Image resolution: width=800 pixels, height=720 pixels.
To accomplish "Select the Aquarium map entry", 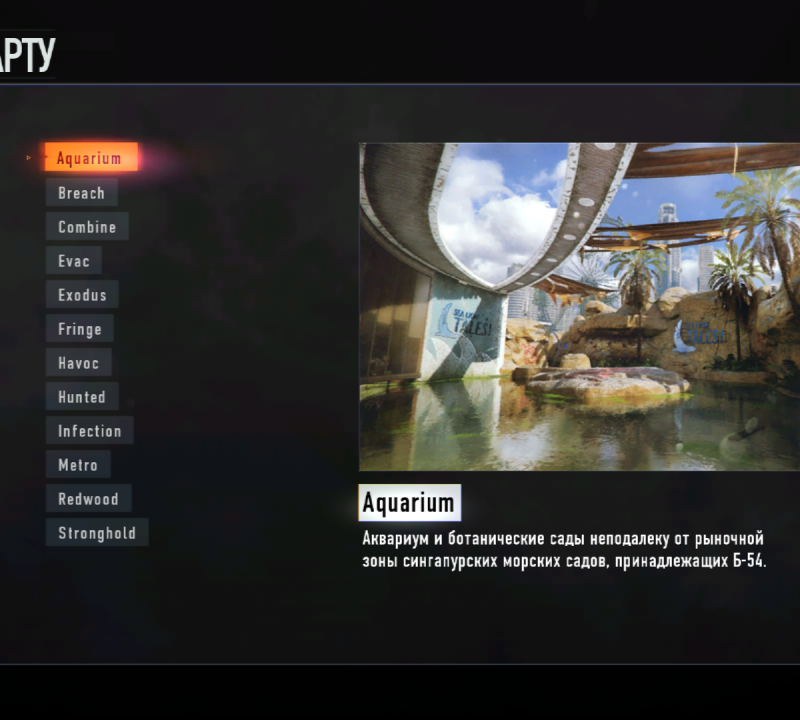I will (x=90, y=158).
